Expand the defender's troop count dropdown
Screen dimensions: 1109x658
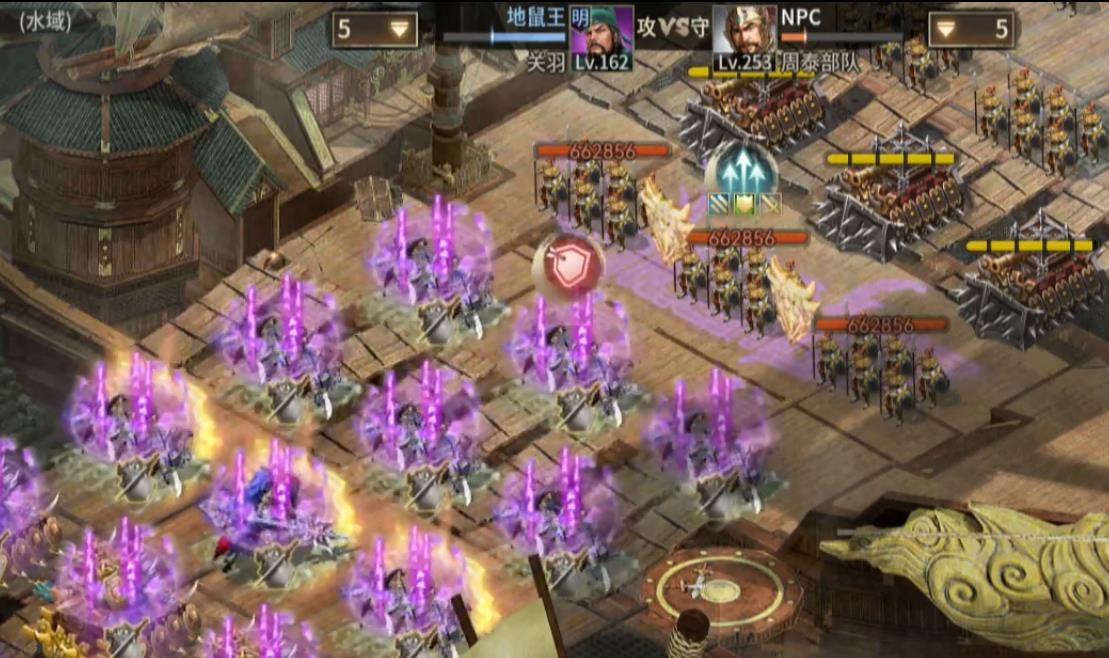pos(971,30)
